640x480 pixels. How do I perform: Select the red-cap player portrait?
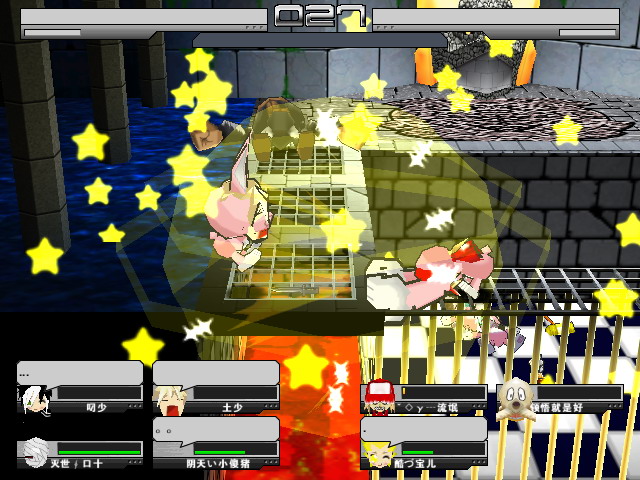tap(378, 395)
